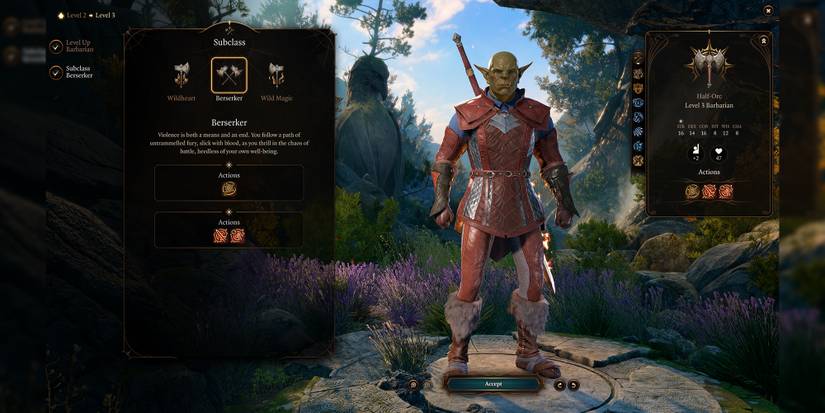Viewport: 825px width, 413px height.
Task: Close the level up screen
Action: coord(768,10)
